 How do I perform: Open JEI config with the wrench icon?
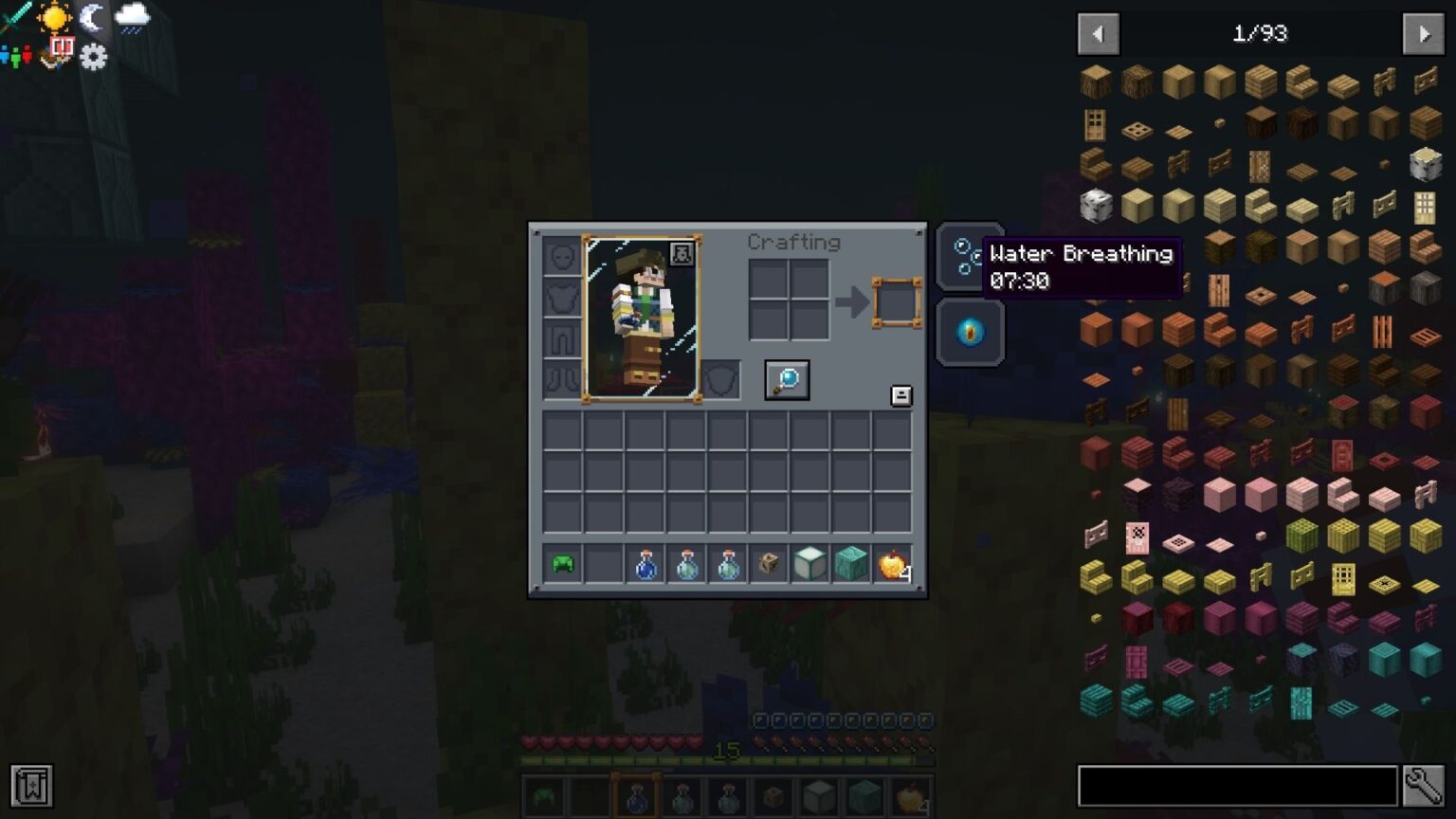tap(1423, 784)
